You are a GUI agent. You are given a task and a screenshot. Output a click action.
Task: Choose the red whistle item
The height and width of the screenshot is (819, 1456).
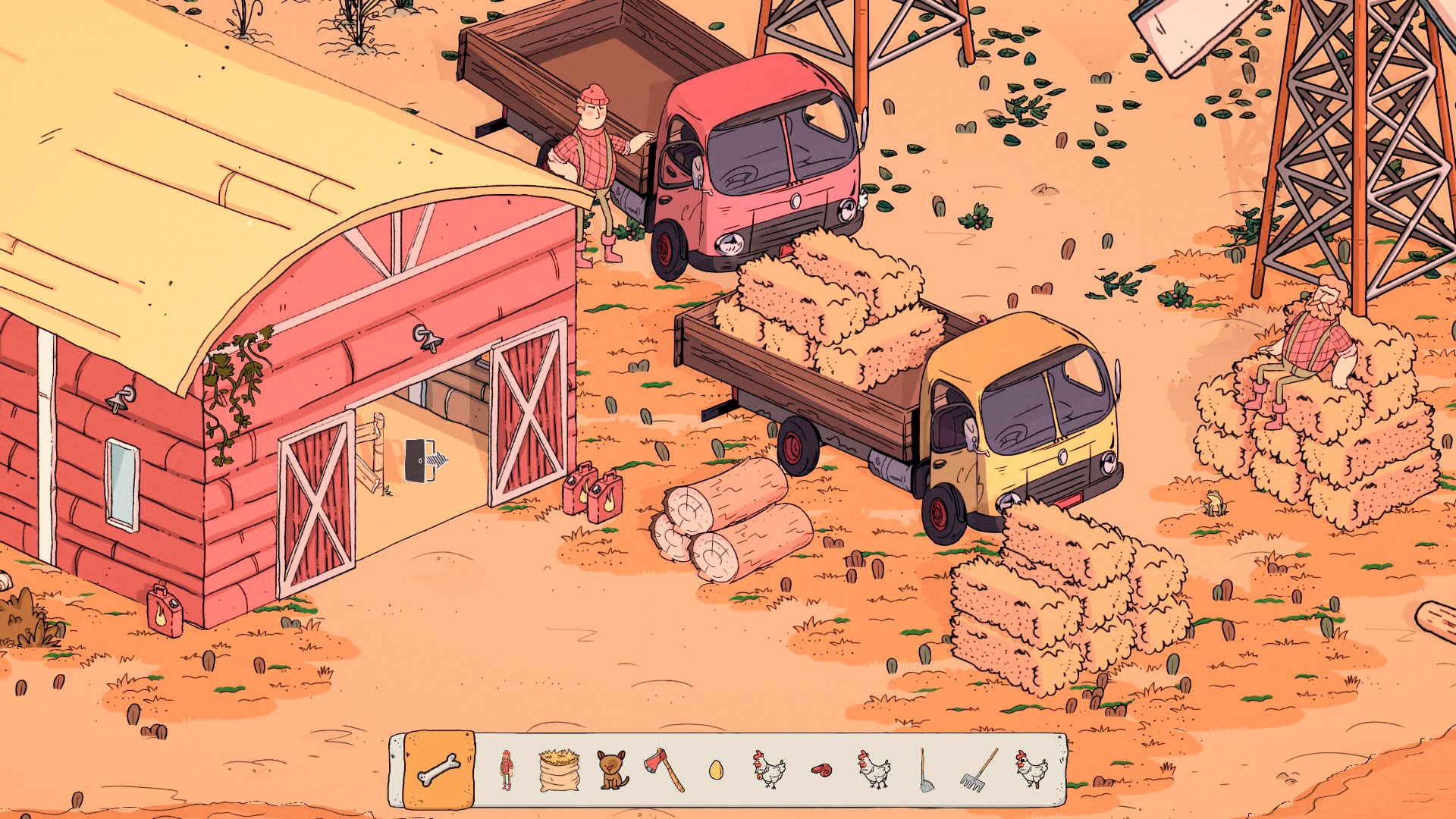[x=821, y=770]
